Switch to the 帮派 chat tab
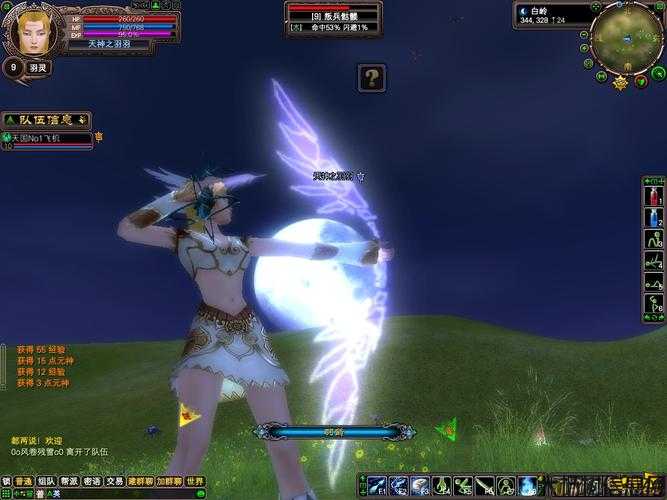Image resolution: width=667 pixels, height=500 pixels. tap(70, 481)
